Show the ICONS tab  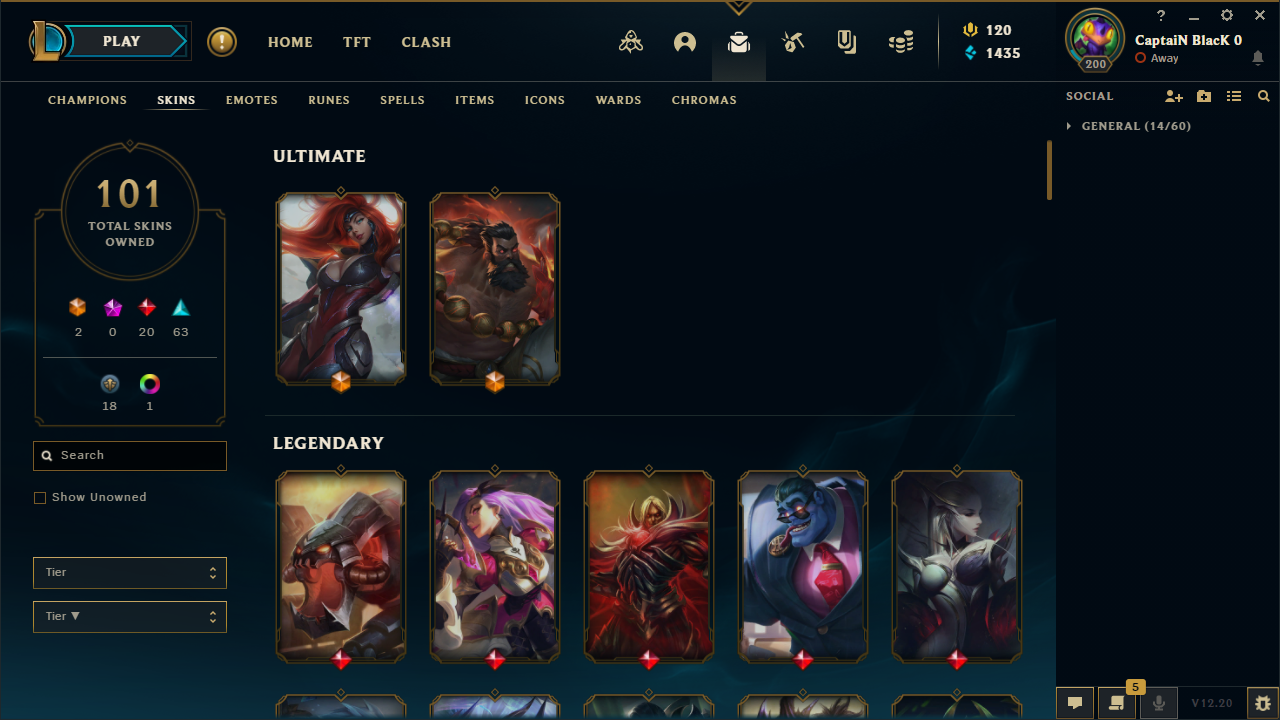click(x=545, y=100)
